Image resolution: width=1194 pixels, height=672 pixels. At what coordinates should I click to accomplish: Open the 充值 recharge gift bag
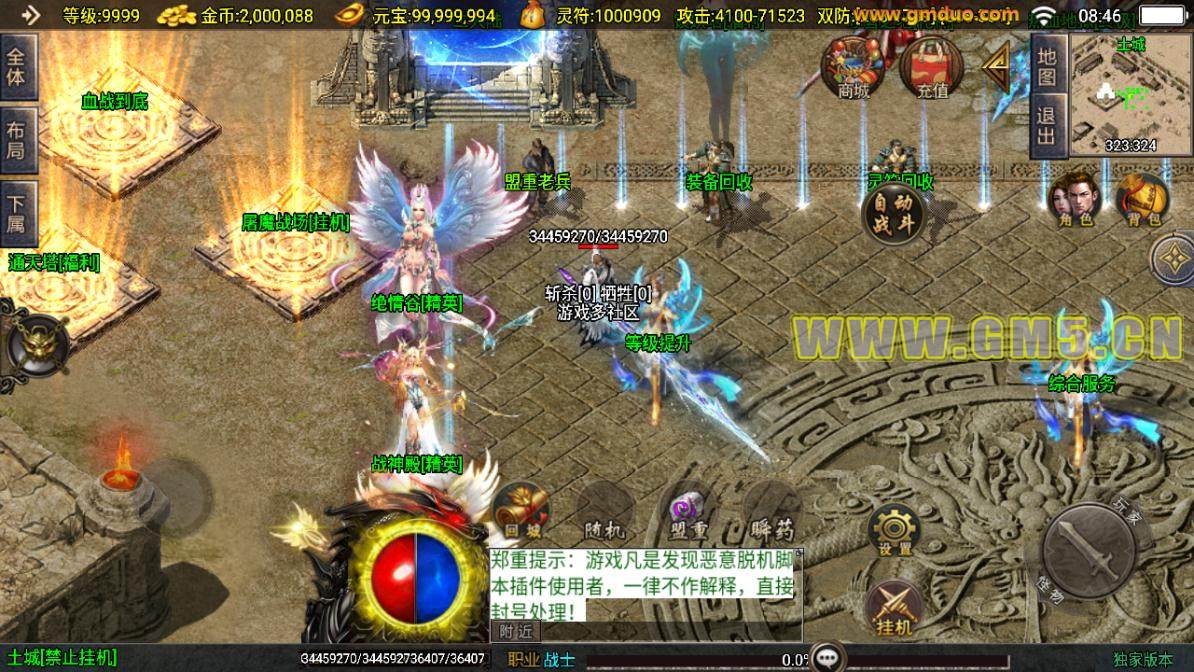point(930,68)
